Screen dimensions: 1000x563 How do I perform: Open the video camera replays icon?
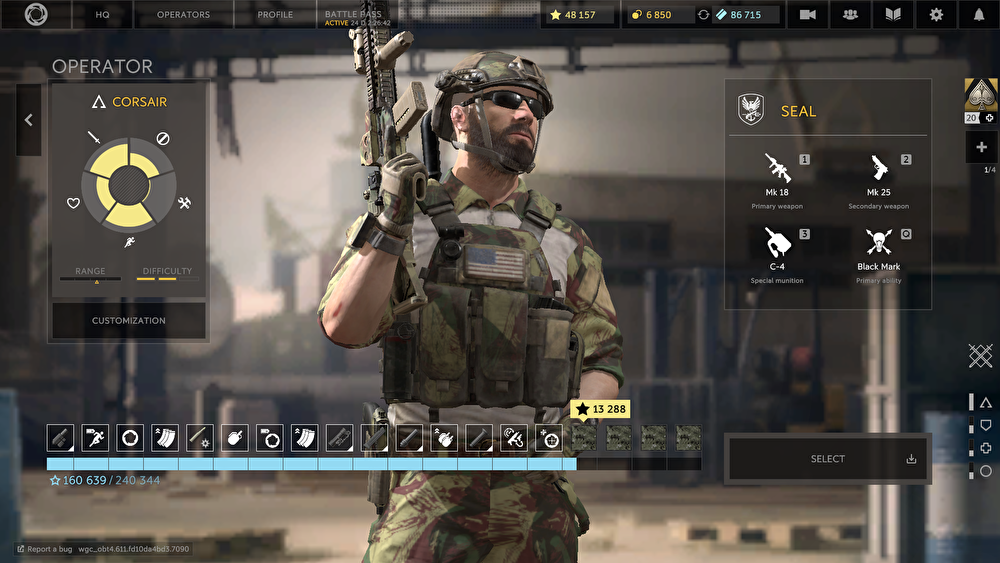pos(808,15)
